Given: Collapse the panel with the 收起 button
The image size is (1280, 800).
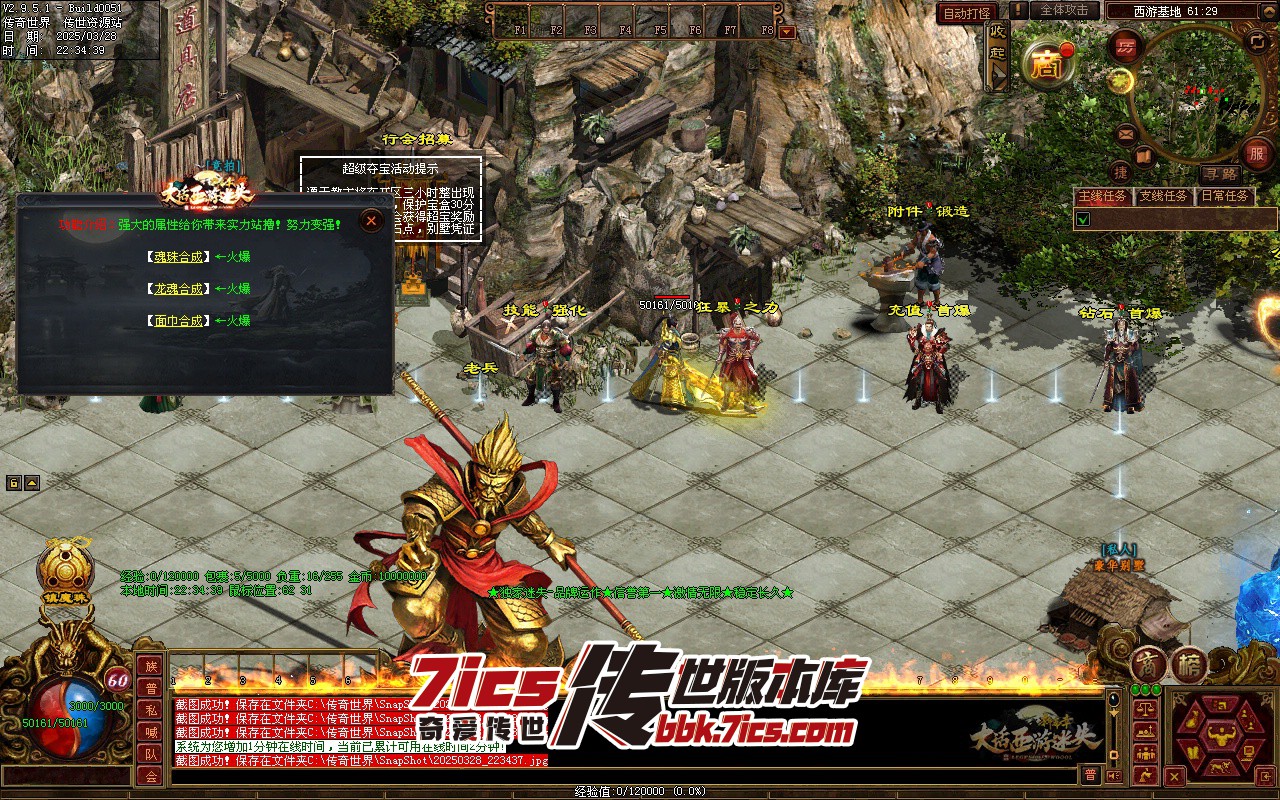Looking at the screenshot, I should [x=997, y=43].
